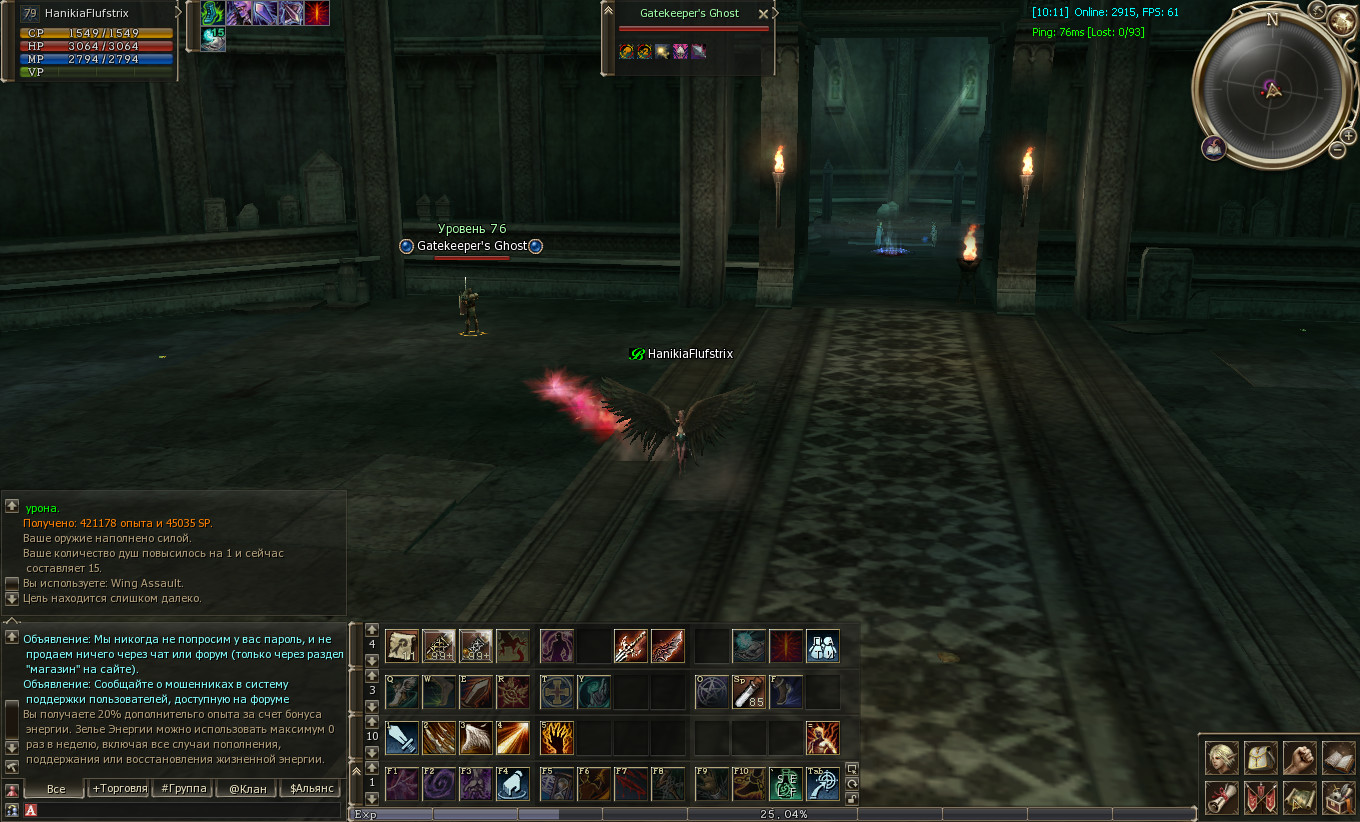Image resolution: width=1360 pixels, height=822 pixels.
Task: Select the @Клан clan chat tab
Action: pos(247,789)
